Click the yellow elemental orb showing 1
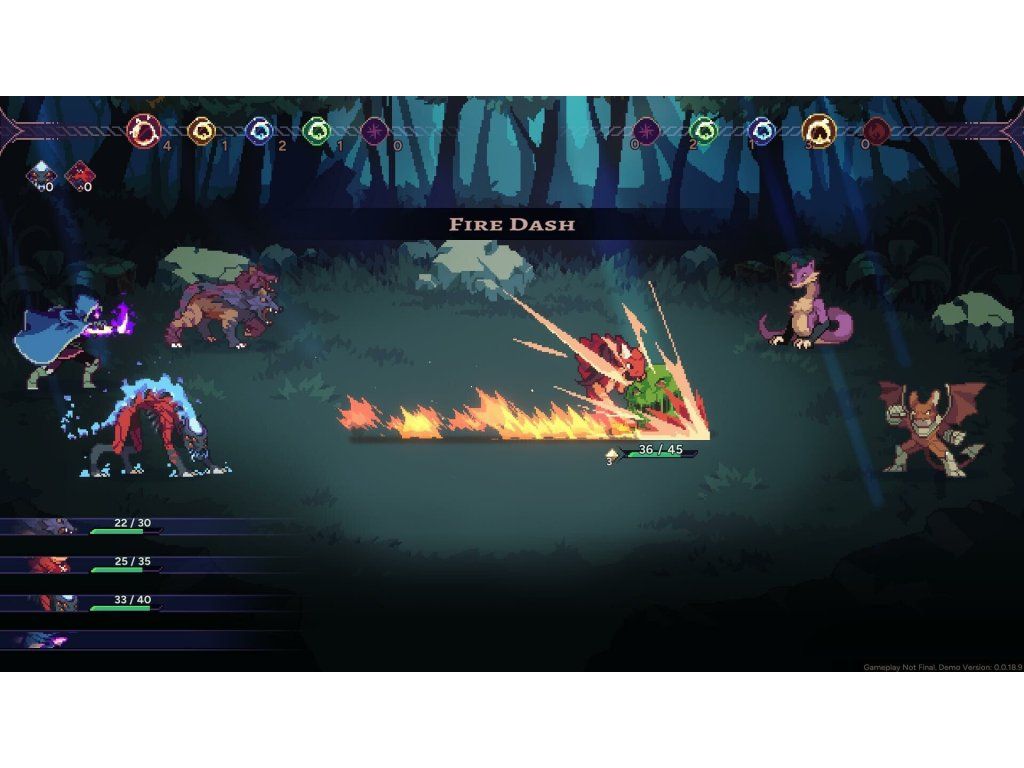 (202, 130)
